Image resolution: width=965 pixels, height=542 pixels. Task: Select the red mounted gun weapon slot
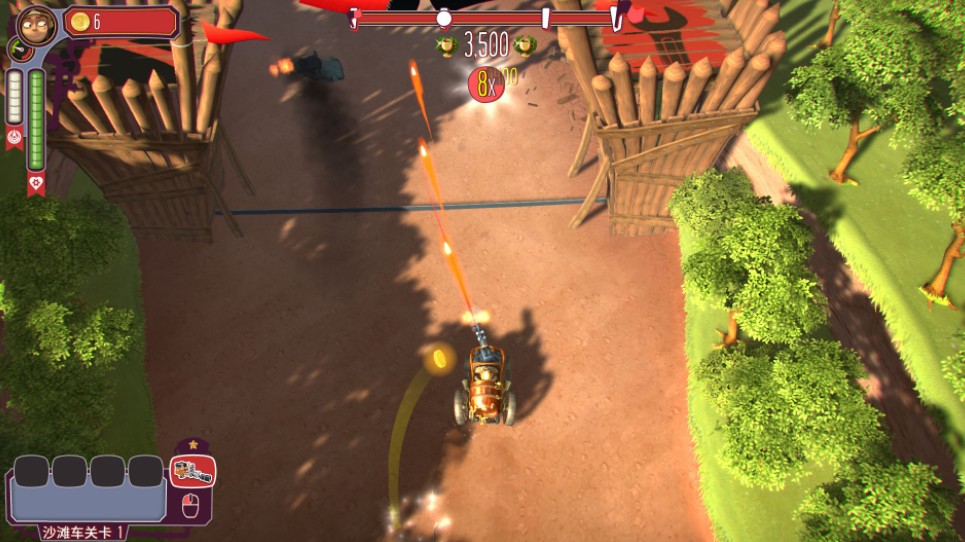192,471
